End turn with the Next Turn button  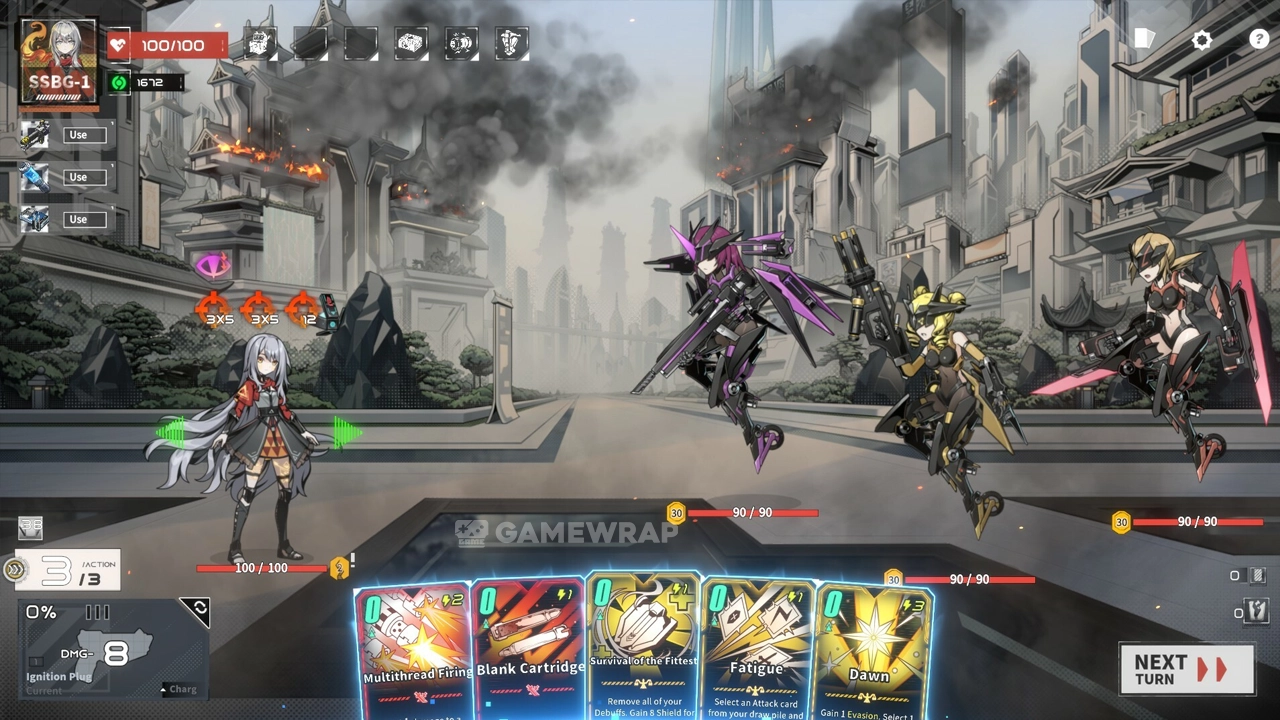pos(1186,669)
